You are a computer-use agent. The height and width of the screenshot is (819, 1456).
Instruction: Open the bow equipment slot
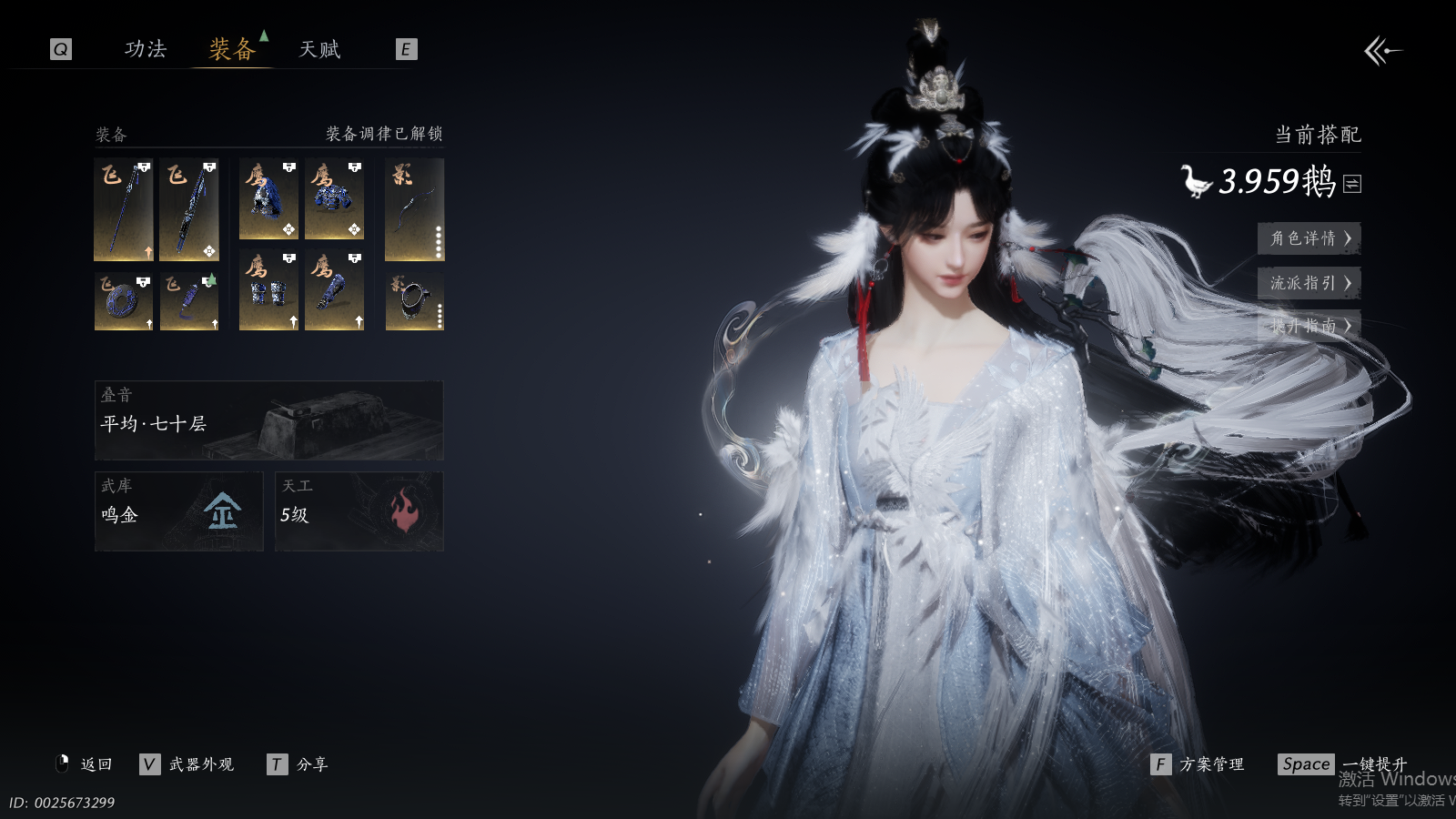coord(414,209)
